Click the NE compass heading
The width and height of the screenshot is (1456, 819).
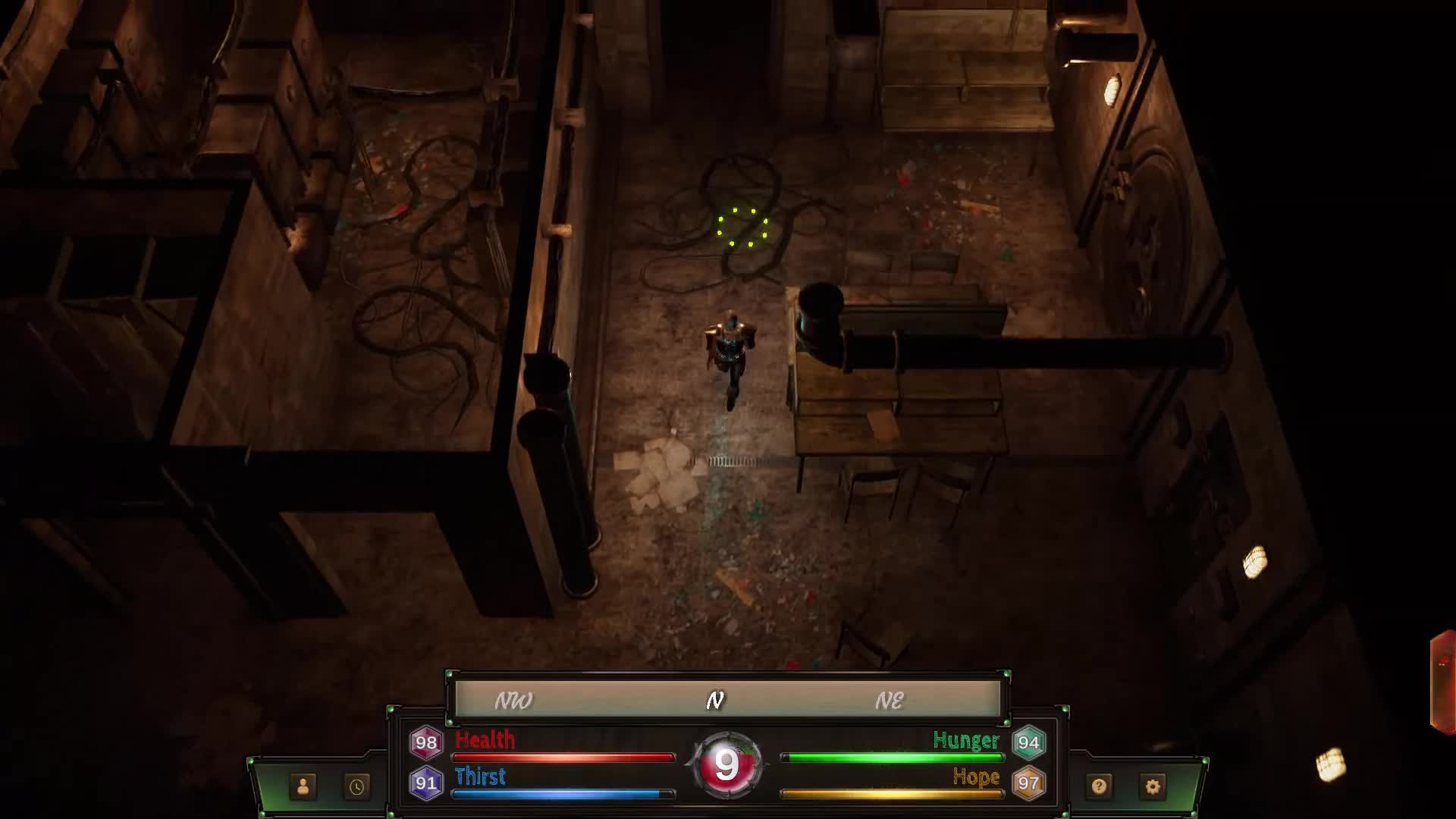point(889,701)
